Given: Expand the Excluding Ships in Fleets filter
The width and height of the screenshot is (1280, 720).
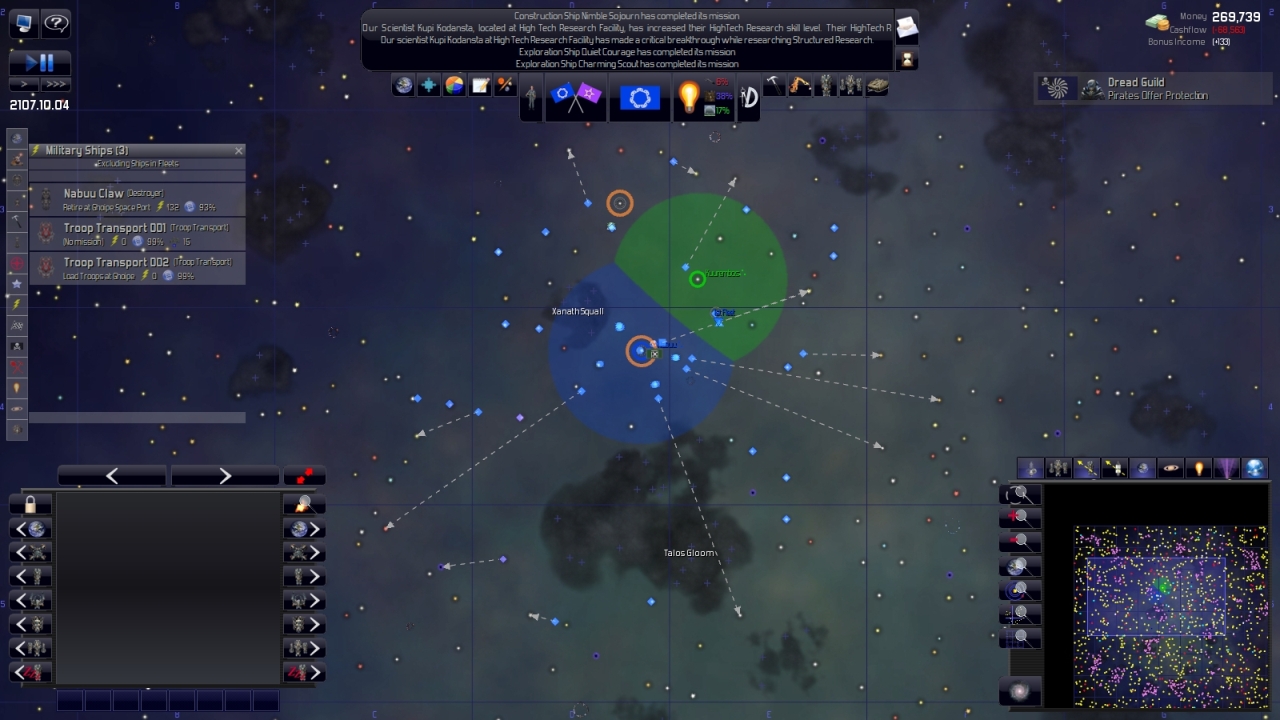Looking at the screenshot, I should click(137, 162).
